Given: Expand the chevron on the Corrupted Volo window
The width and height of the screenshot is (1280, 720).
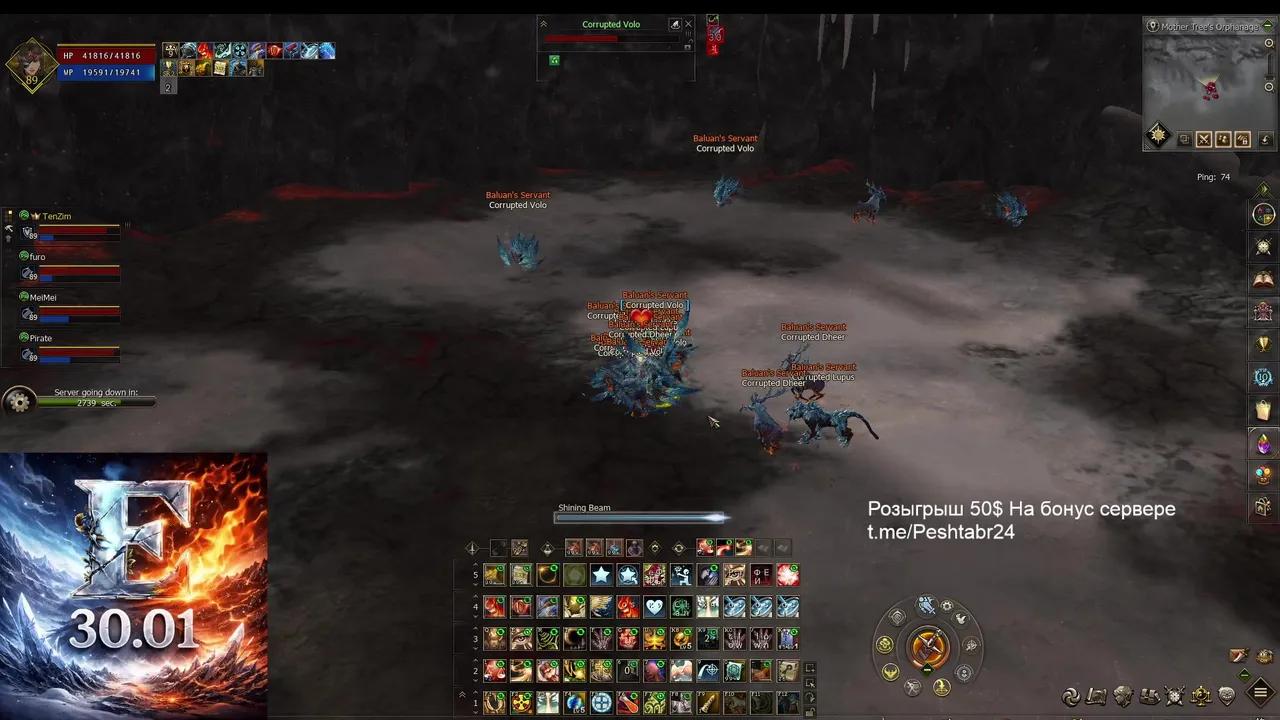Looking at the screenshot, I should tap(543, 23).
